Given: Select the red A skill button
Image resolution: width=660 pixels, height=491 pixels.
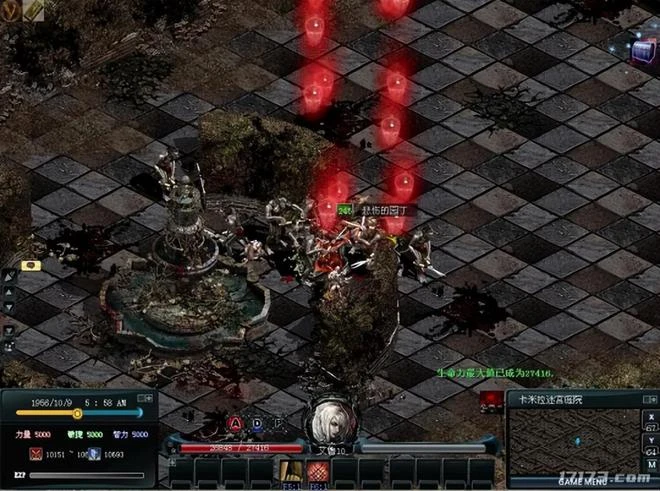Looking at the screenshot, I should (x=235, y=423).
